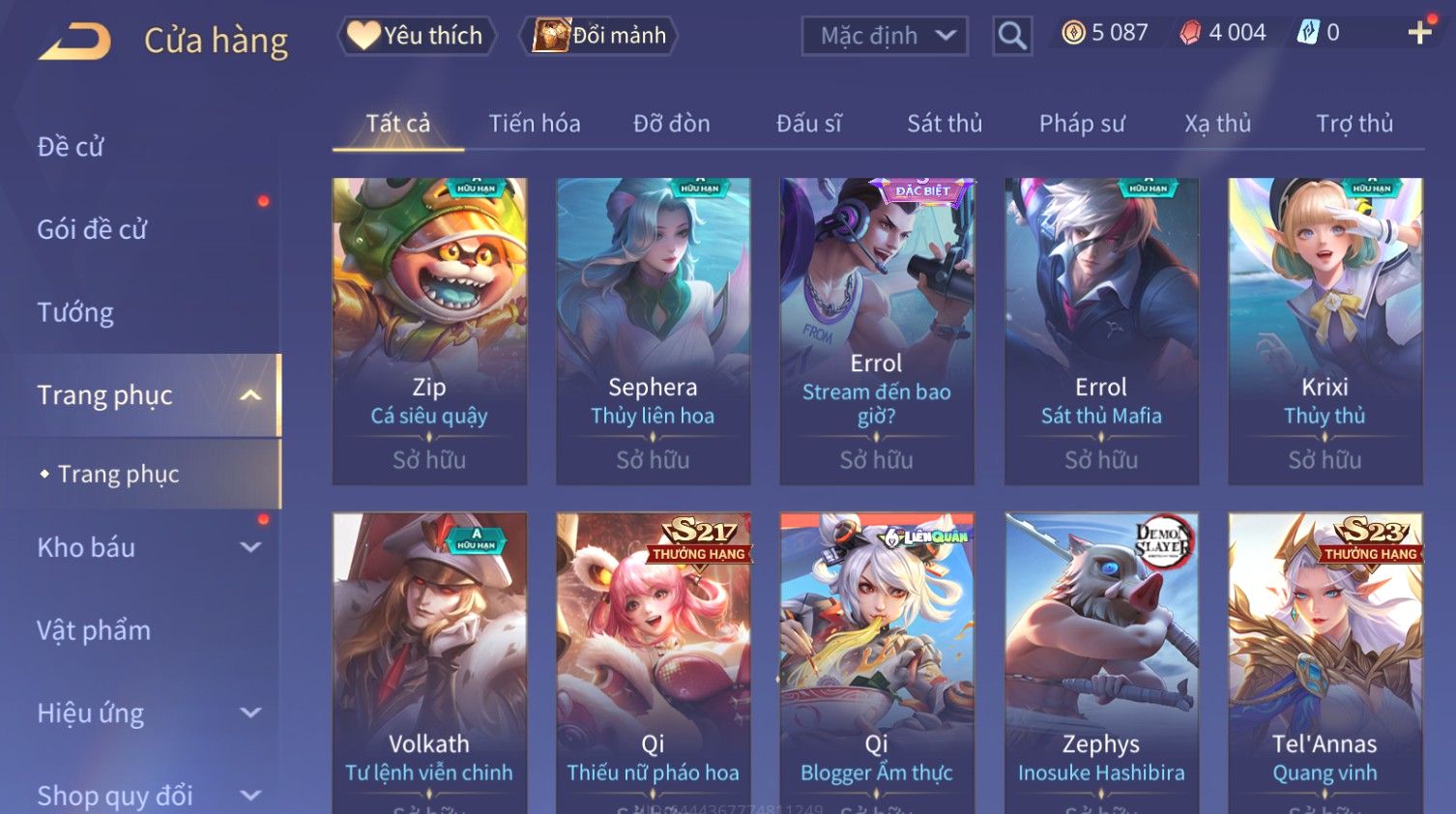1456x814 pixels.
Task: Pick the Sephera Thủy liên hoa skin
Action: point(653,331)
